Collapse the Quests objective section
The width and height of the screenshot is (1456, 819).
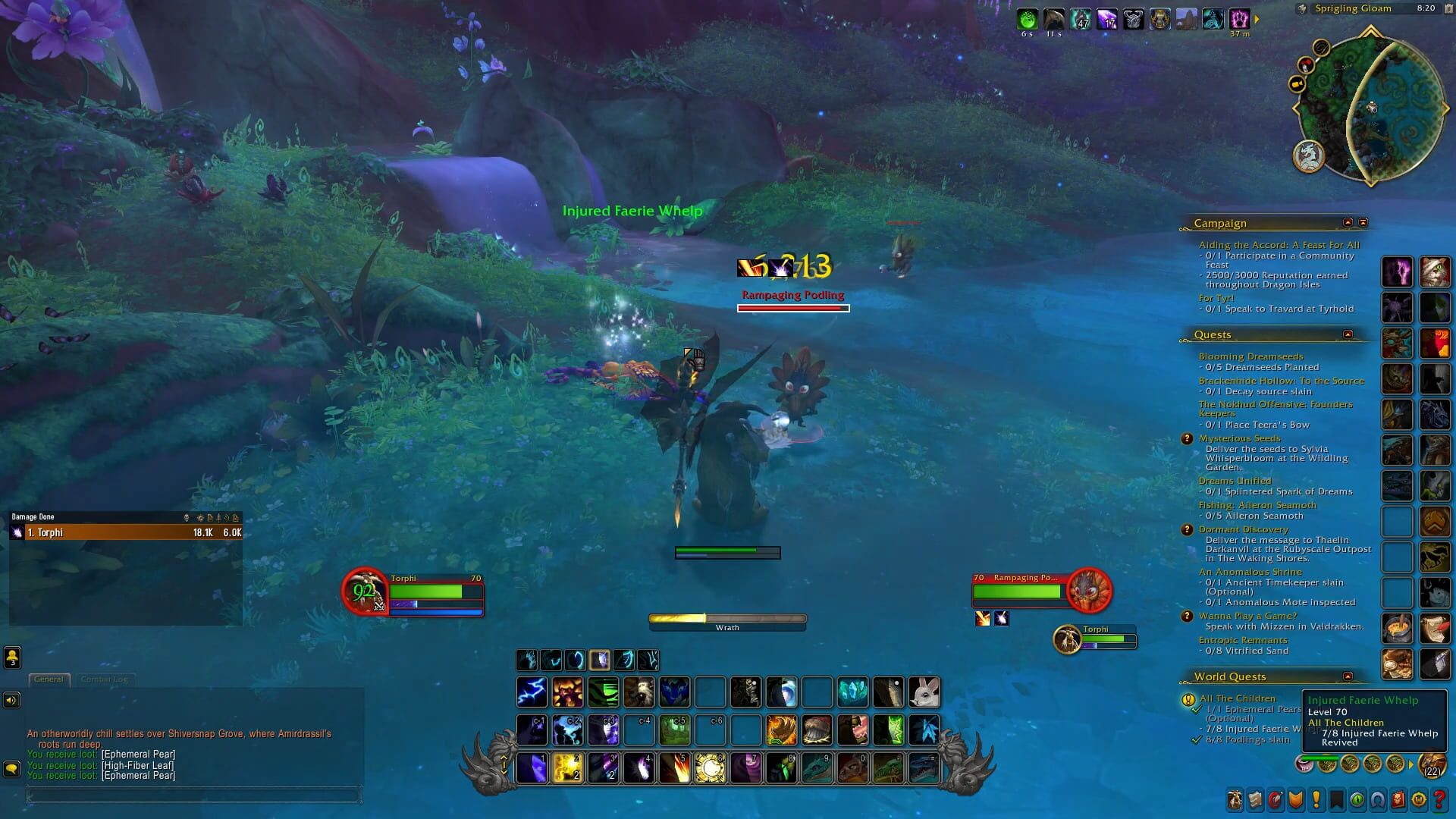coord(1348,334)
